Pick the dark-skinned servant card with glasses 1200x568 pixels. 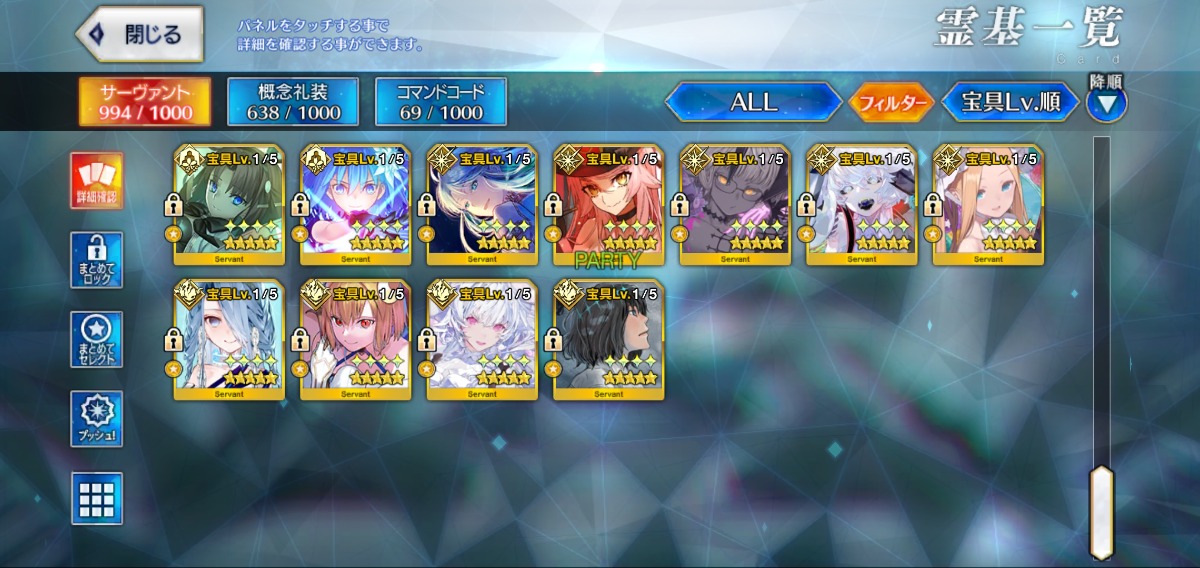click(x=735, y=205)
